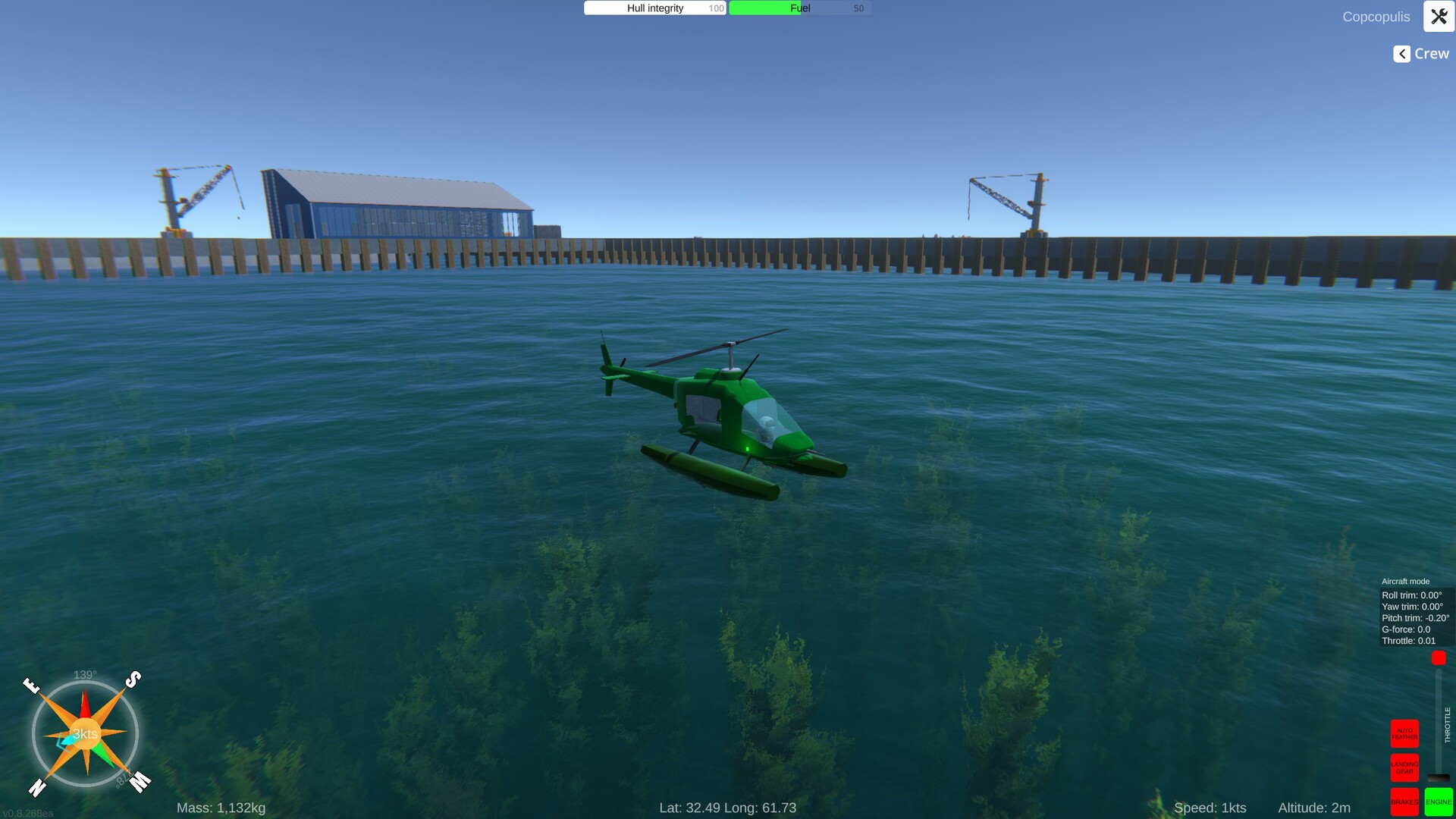The width and height of the screenshot is (1456, 819).
Task: Enable the LANDING GEAR
Action: [1404, 767]
